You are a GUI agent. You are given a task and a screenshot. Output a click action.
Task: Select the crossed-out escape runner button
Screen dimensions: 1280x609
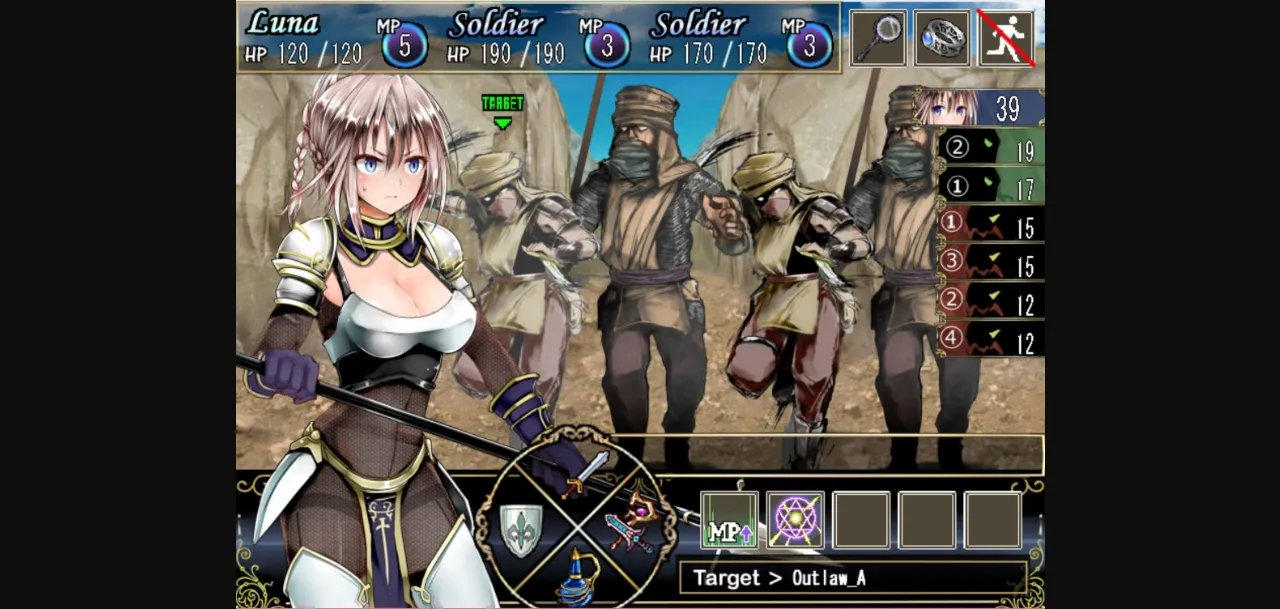(x=1006, y=38)
